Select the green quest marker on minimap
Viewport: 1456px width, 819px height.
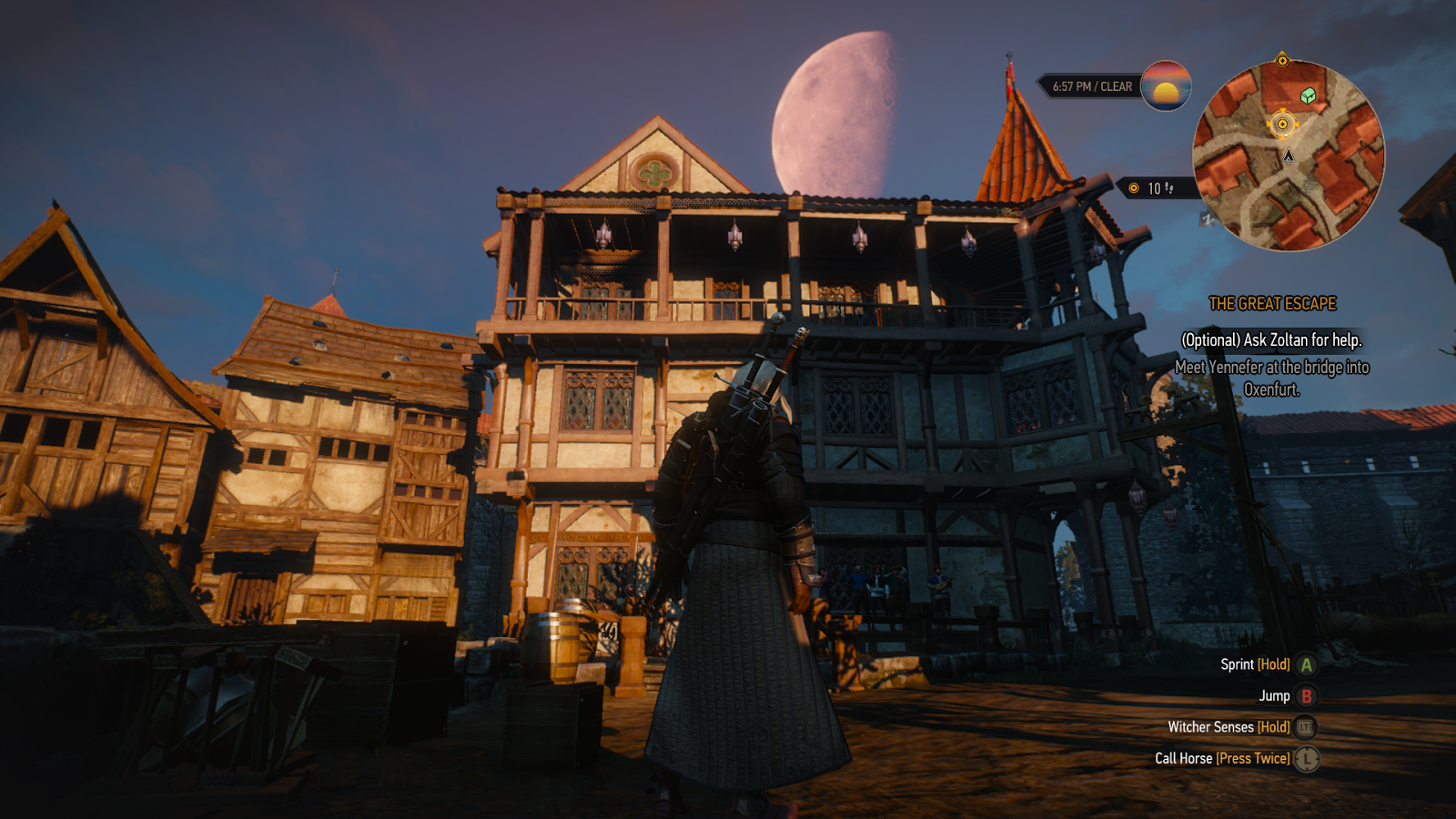[x=1308, y=96]
